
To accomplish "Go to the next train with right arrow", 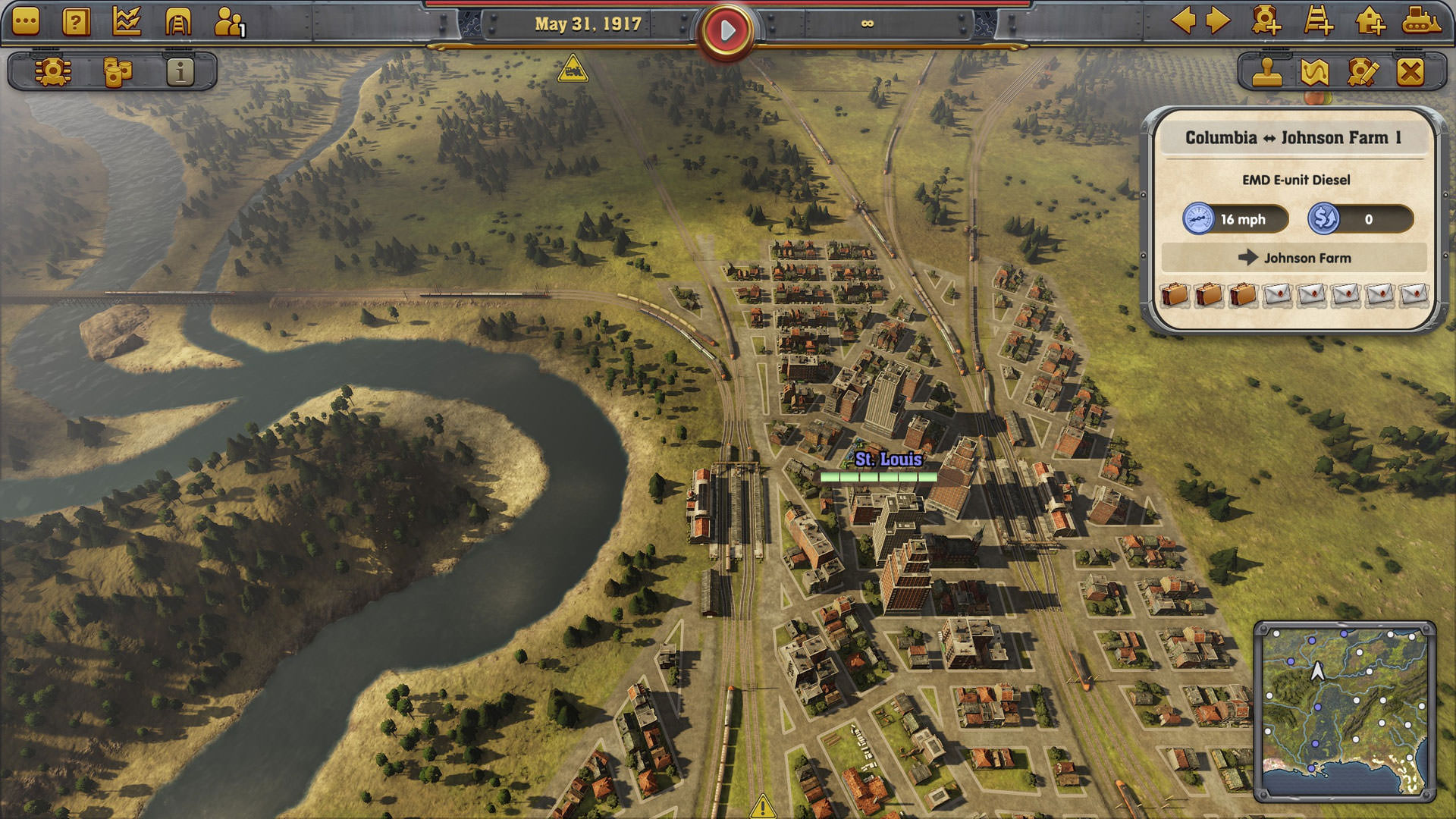I will (1218, 20).
